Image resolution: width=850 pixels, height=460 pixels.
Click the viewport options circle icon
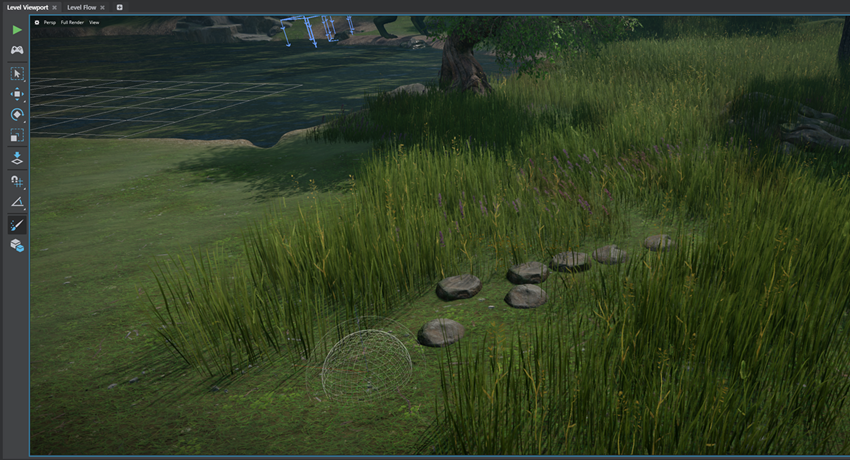(37, 22)
